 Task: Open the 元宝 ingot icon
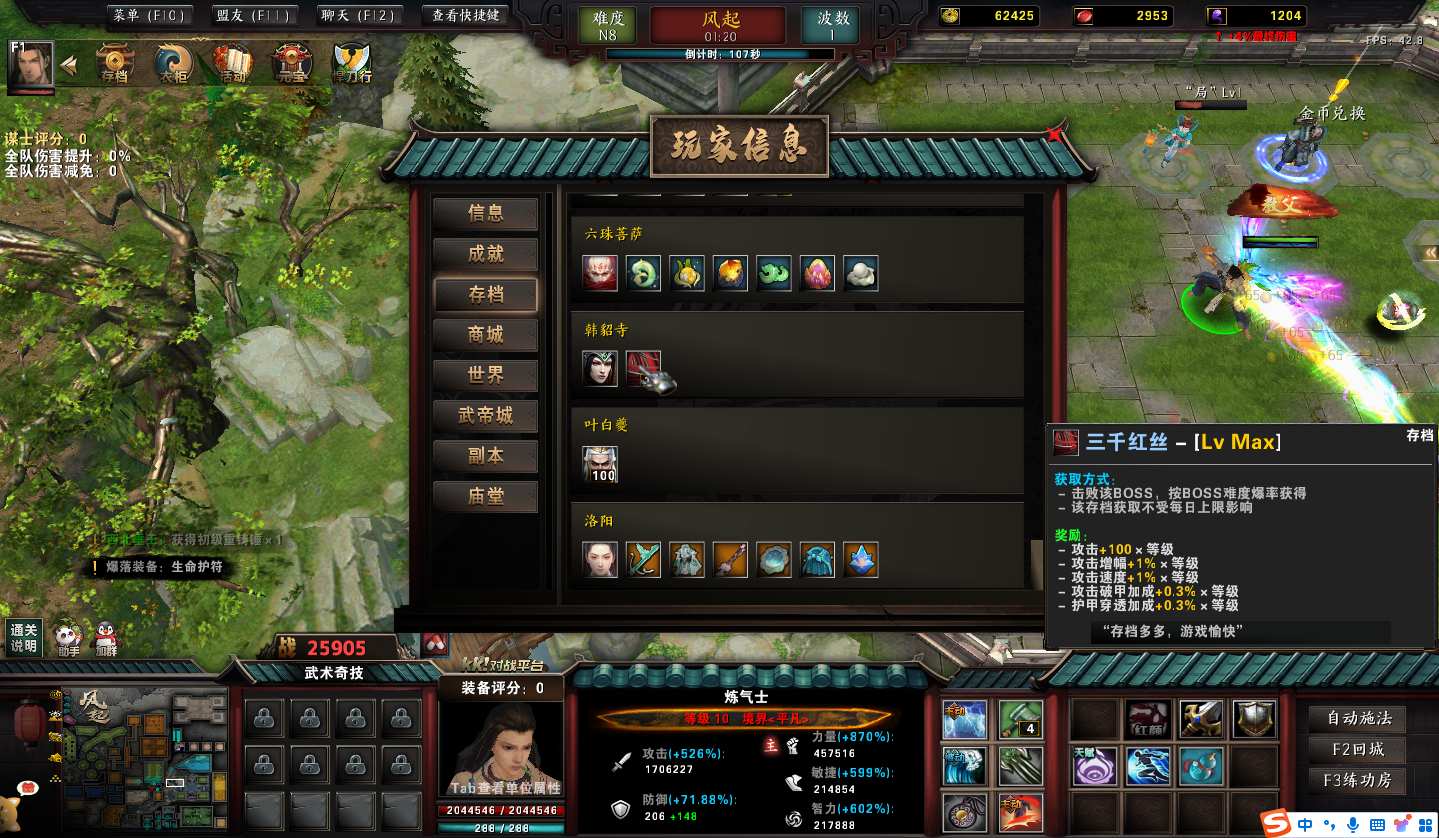pos(292,63)
